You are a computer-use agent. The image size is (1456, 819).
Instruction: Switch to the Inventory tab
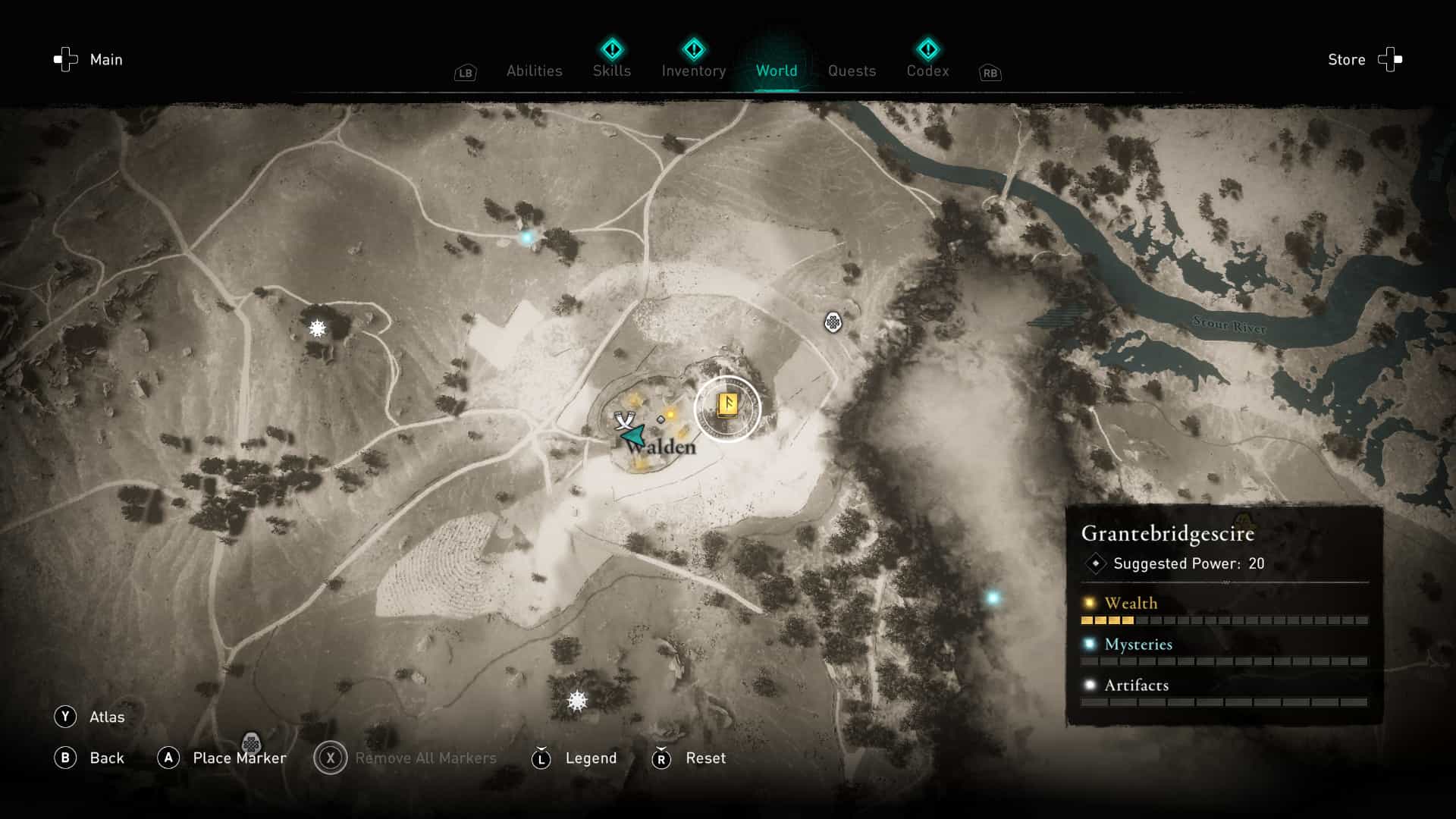click(x=693, y=71)
